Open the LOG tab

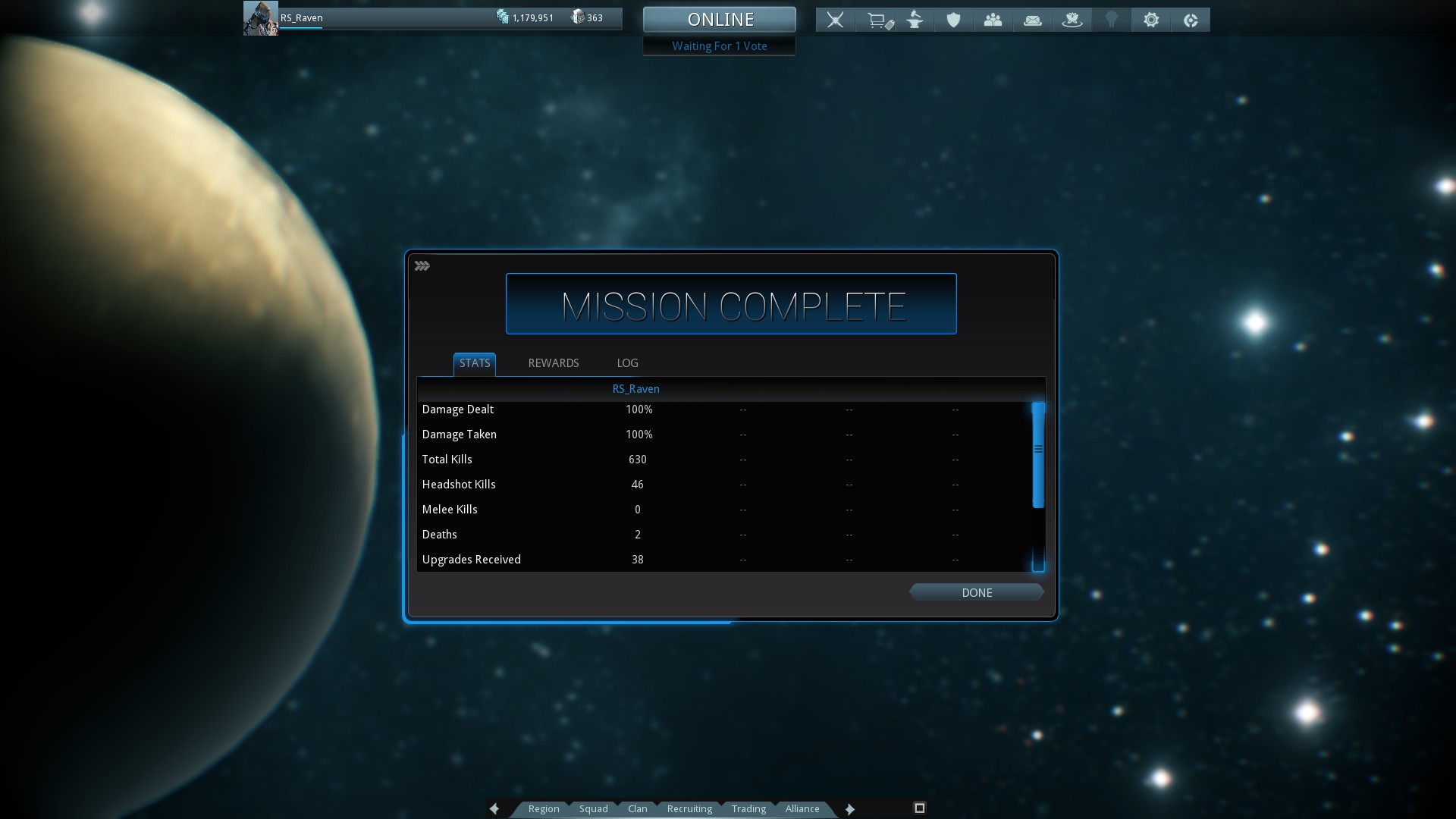627,363
